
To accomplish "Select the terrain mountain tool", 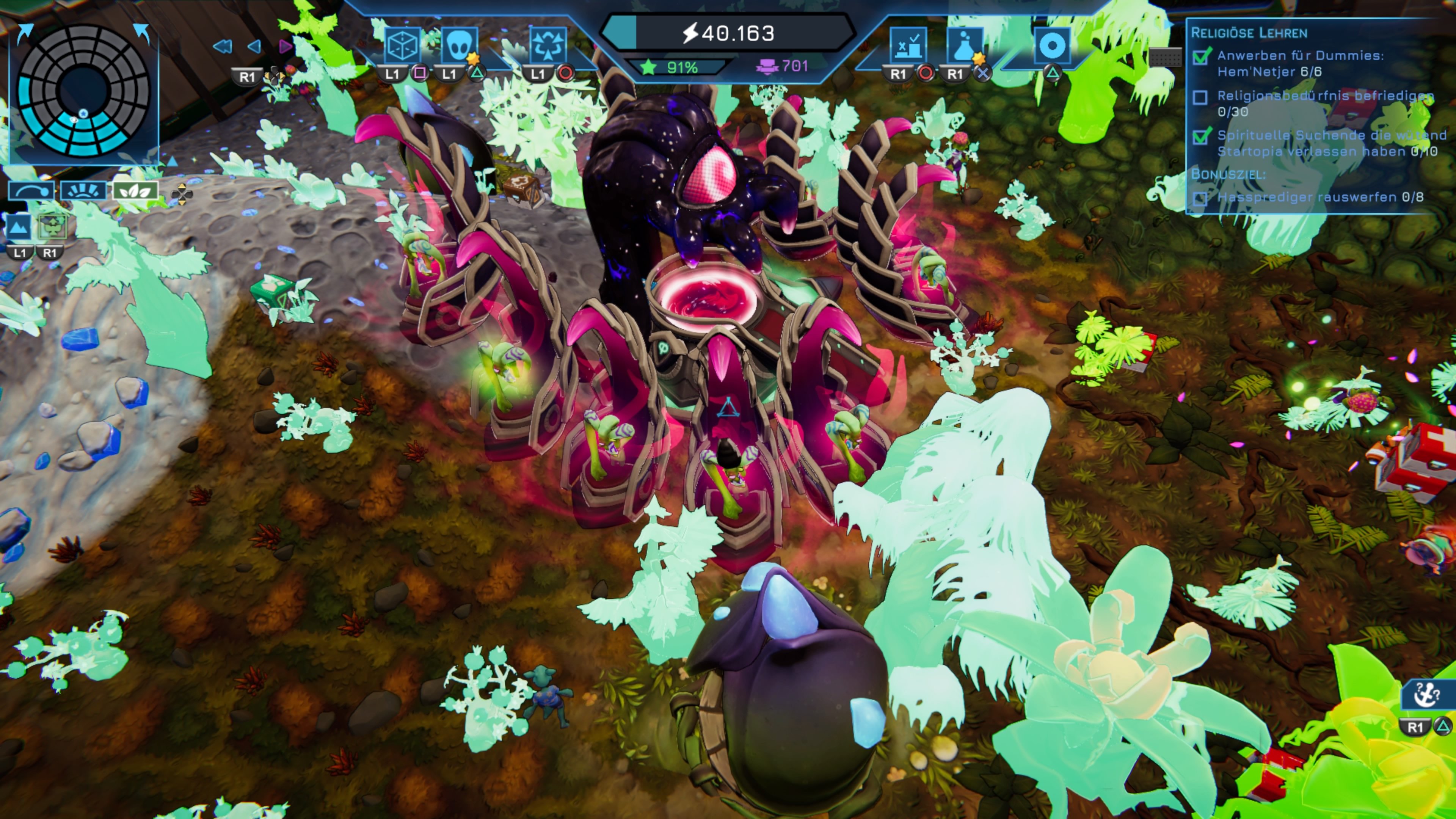I will click(18, 228).
